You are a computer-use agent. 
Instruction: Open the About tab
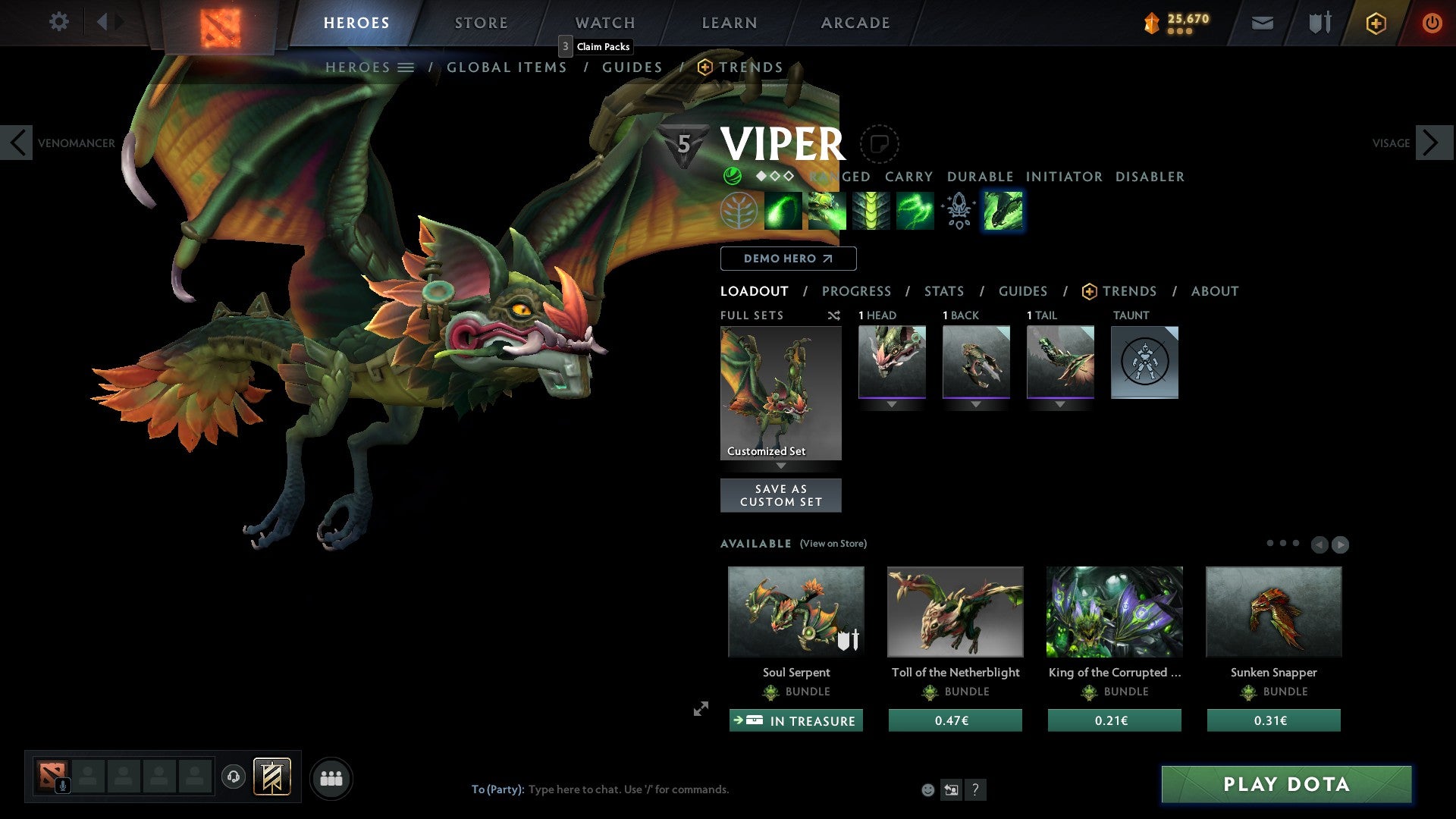(x=1214, y=291)
